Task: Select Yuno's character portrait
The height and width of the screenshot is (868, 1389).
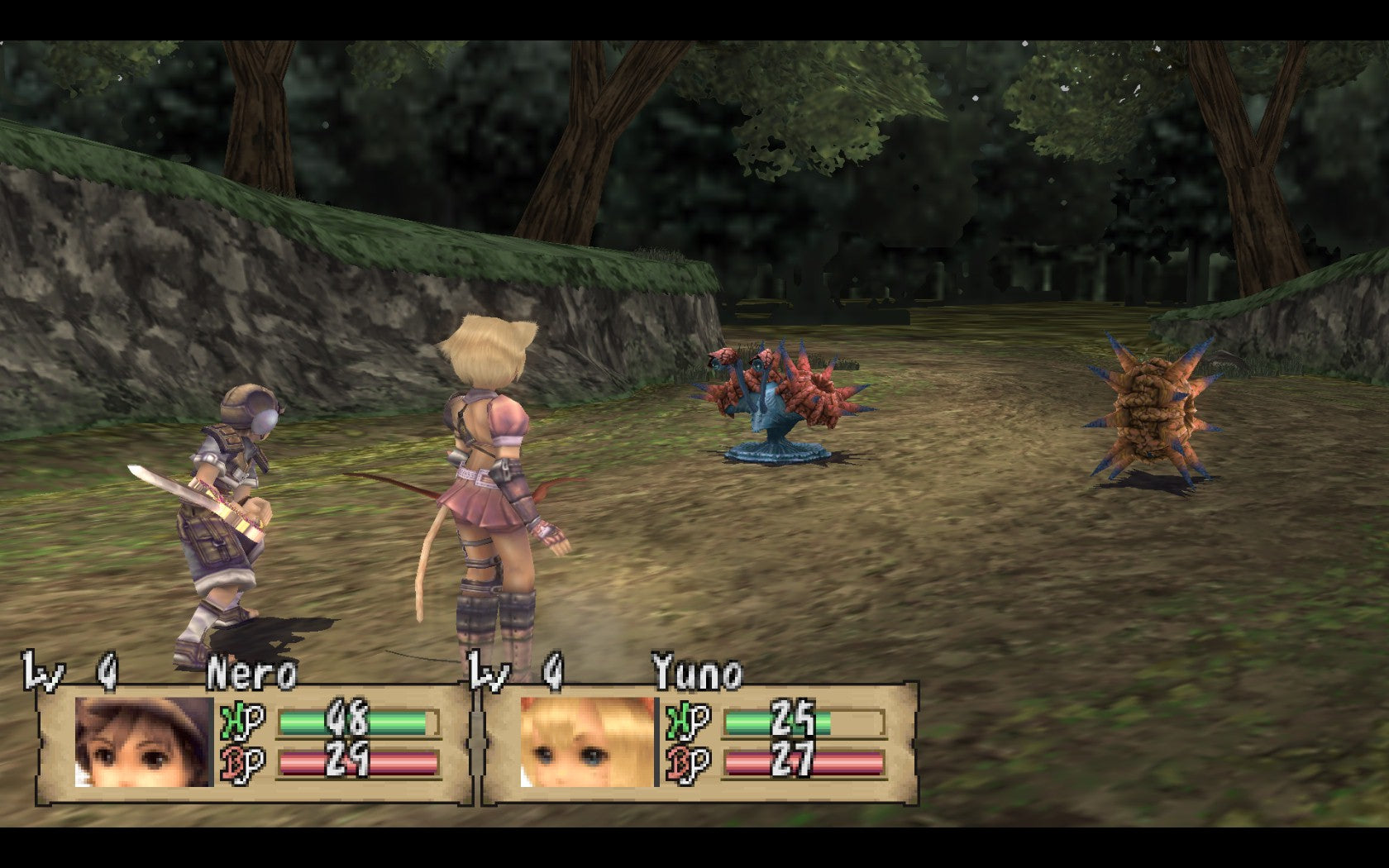Action: [x=588, y=742]
